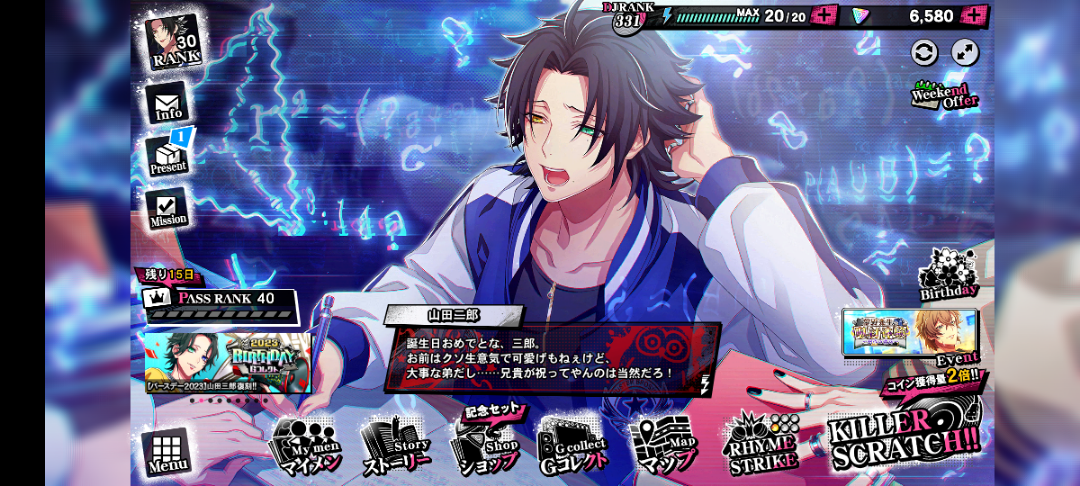Open the Event banner

coord(910,334)
